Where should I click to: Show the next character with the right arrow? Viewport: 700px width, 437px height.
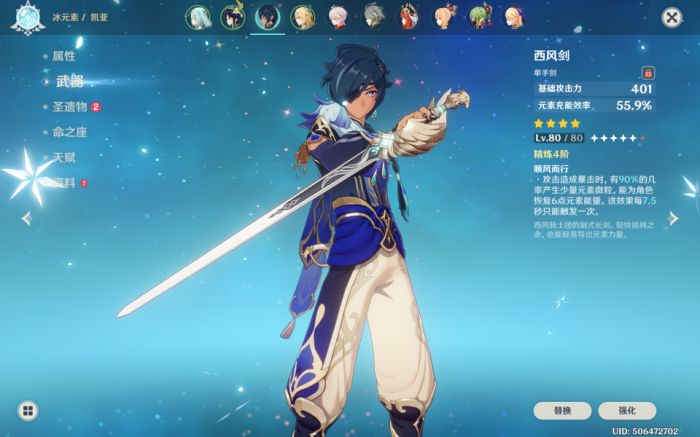click(673, 218)
